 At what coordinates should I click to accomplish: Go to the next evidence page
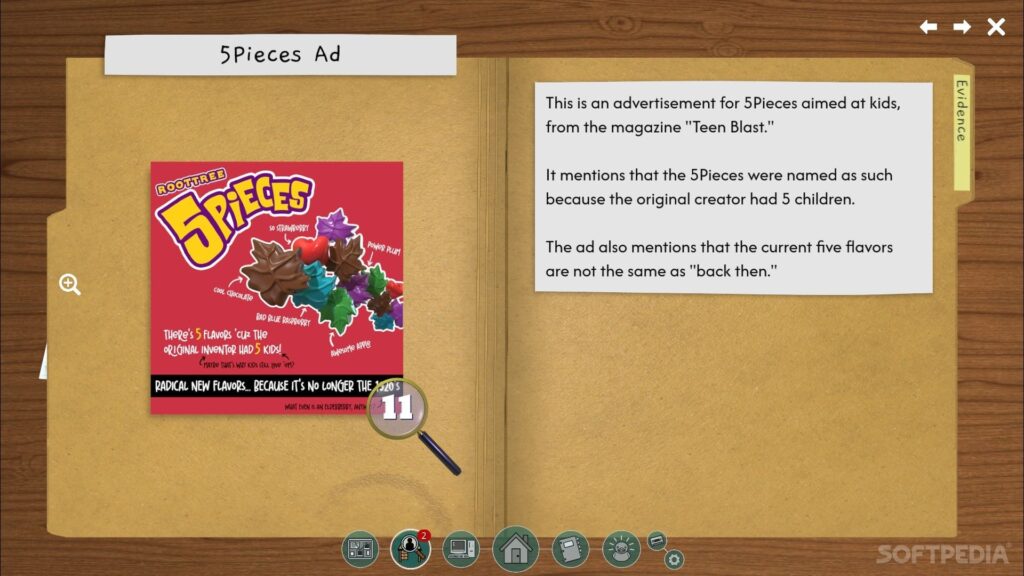point(962,27)
